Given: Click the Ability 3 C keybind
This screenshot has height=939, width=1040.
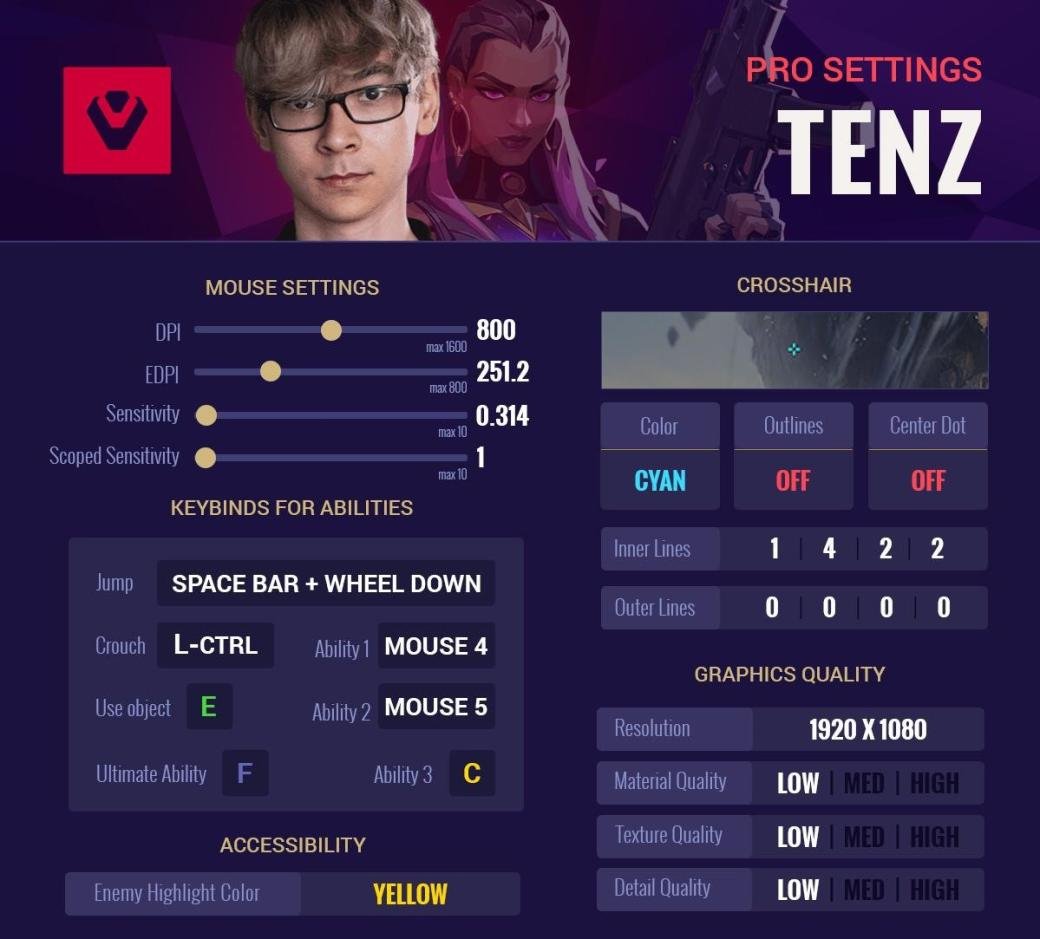Looking at the screenshot, I should (x=472, y=773).
